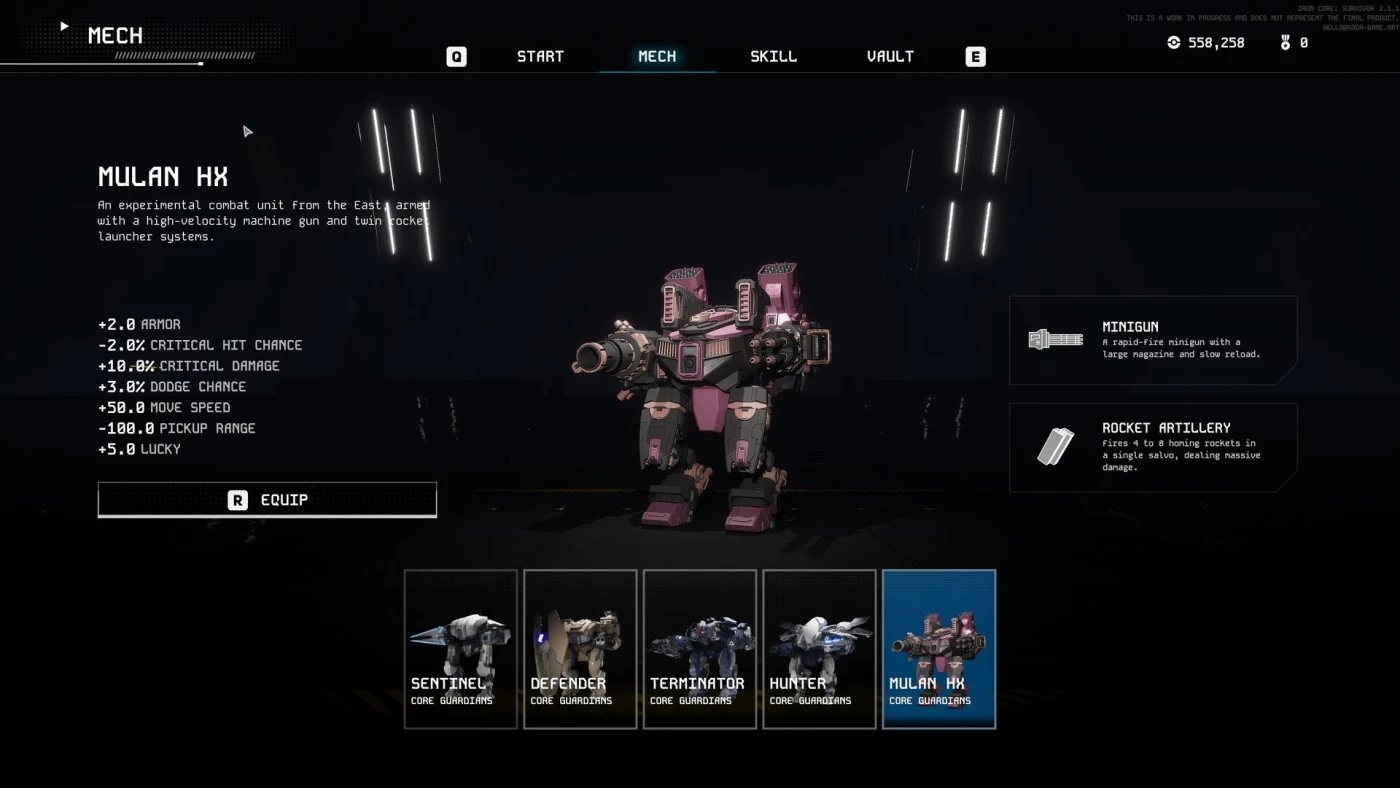Select the Mech tab
Image resolution: width=1400 pixels, height=788 pixels.
[657, 56]
